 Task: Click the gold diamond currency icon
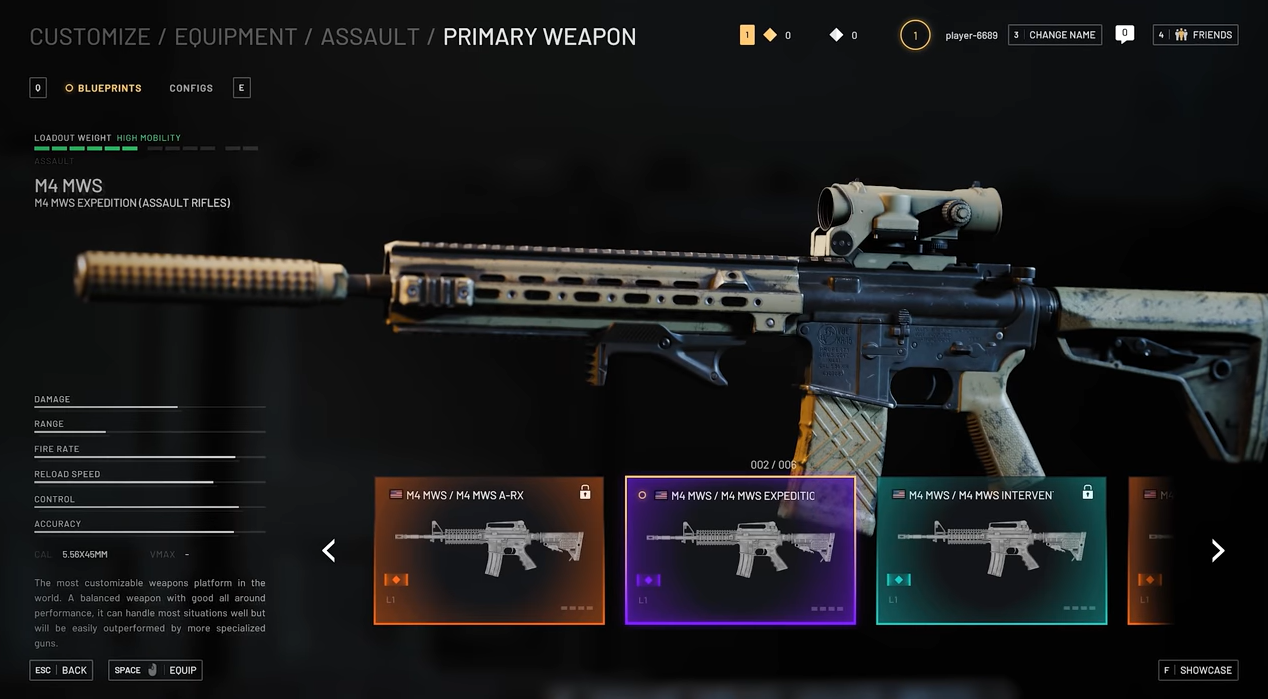point(770,35)
